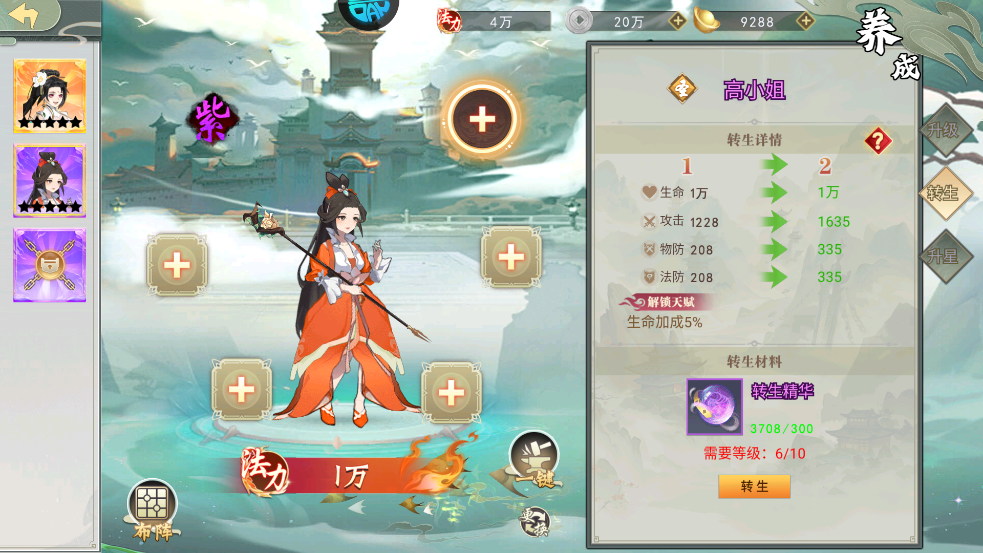Switch to the 升星 star-up tab

(x=943, y=256)
